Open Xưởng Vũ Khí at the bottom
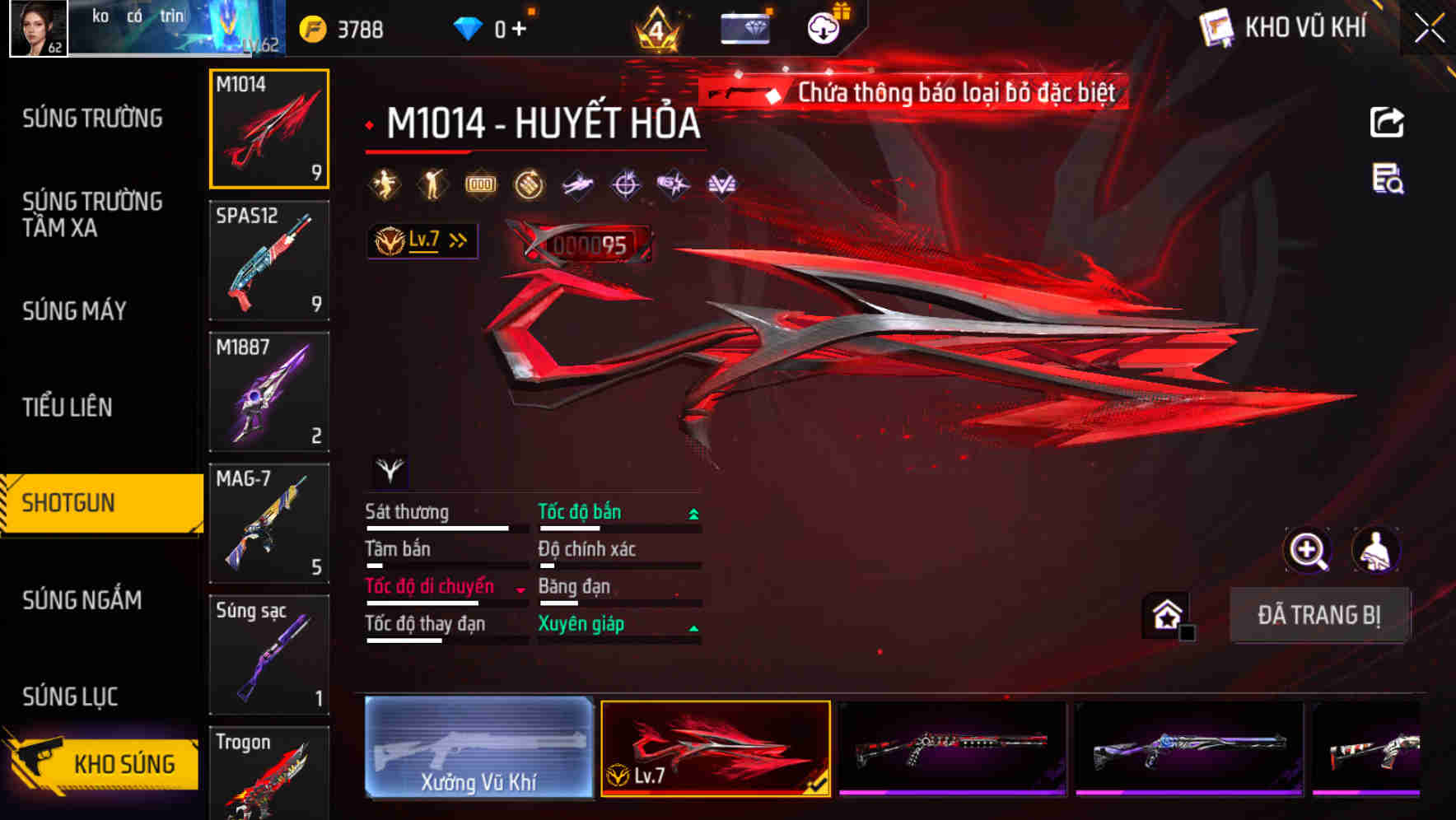 (x=478, y=748)
